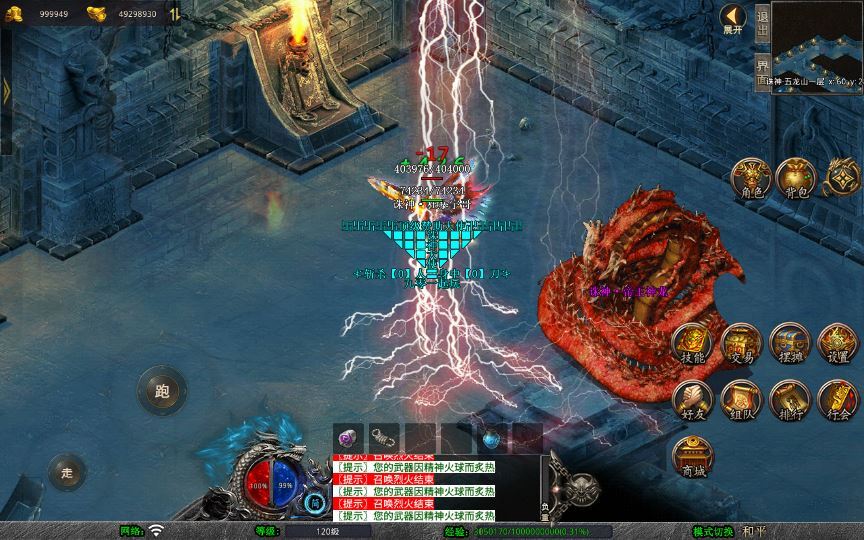Toggle the 展开 expand arrow
The width and height of the screenshot is (864, 540).
[x=733, y=18]
